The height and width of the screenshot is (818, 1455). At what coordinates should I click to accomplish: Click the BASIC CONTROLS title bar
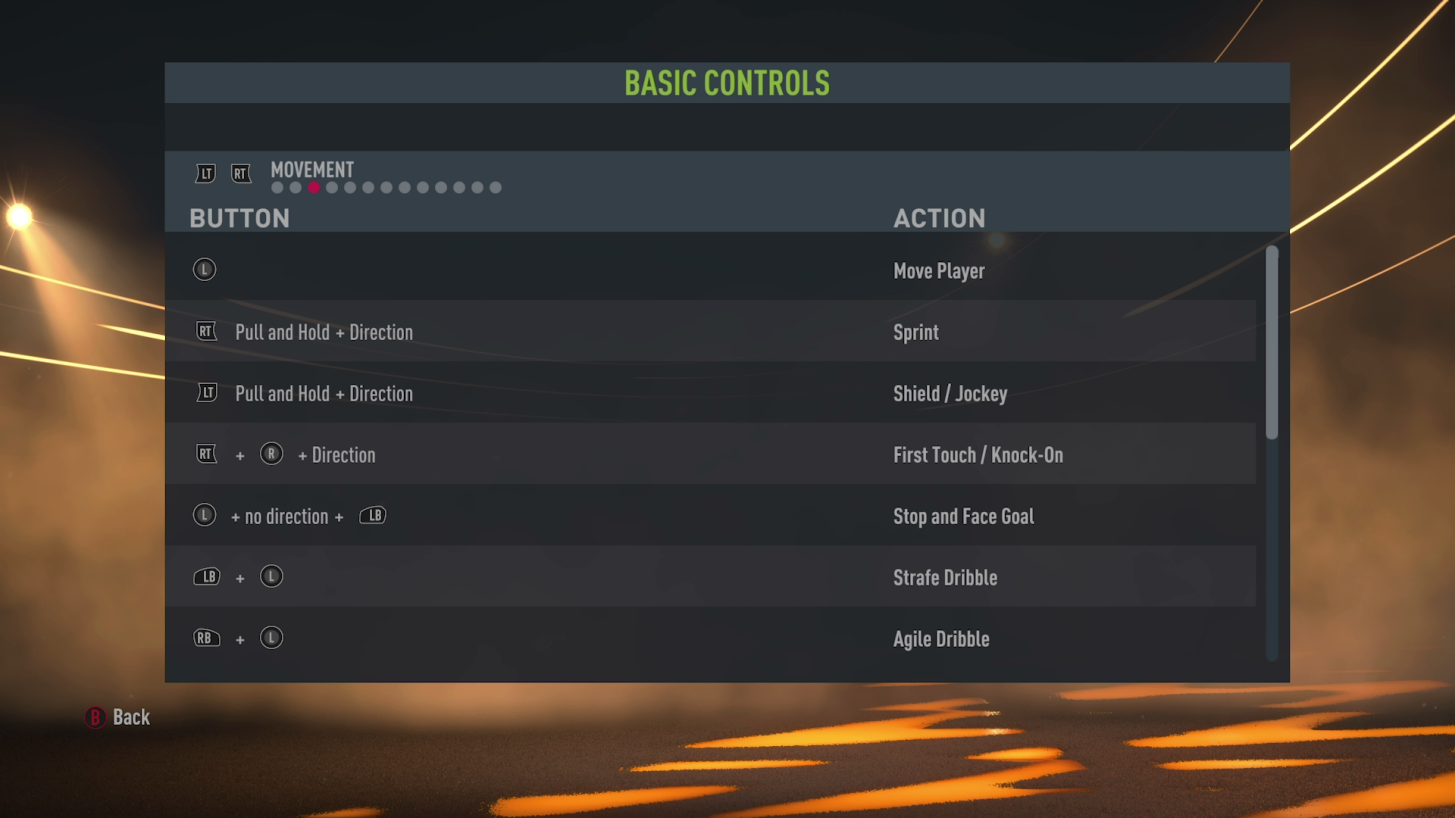coord(727,82)
